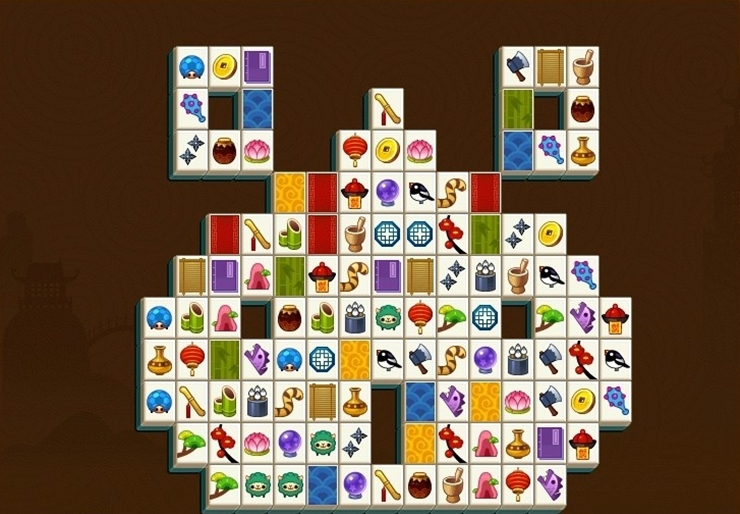740x514 pixels.
Task: Select the gold vase beside a blue mace
Action: pos(582,150)
